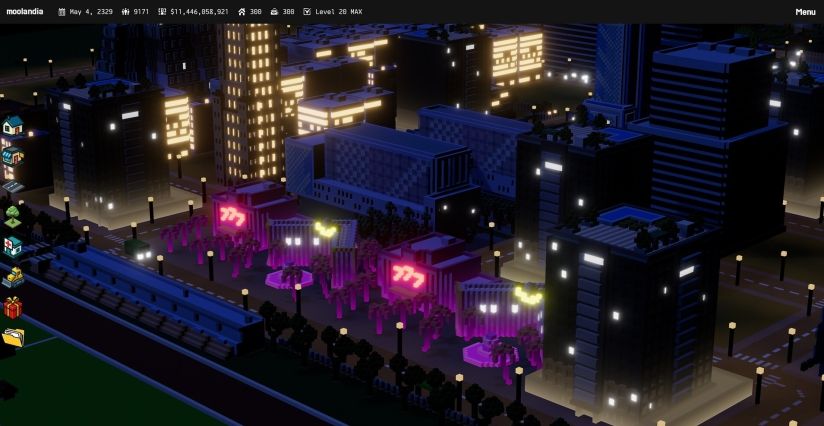This screenshot has width=824, height=426.
Task: Open the hospital services build icon
Action: [x=12, y=246]
